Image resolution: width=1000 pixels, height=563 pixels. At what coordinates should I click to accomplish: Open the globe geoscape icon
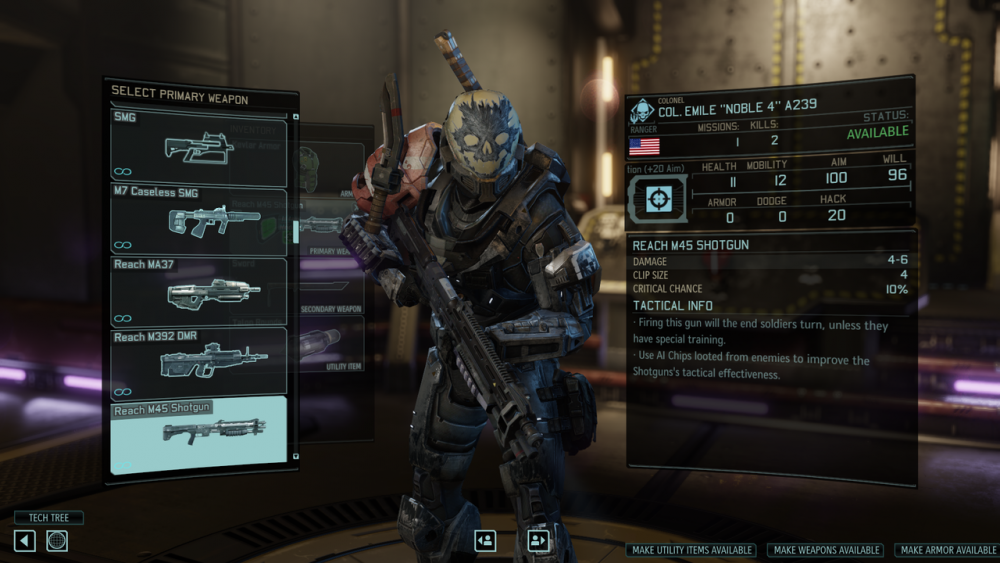click(57, 541)
